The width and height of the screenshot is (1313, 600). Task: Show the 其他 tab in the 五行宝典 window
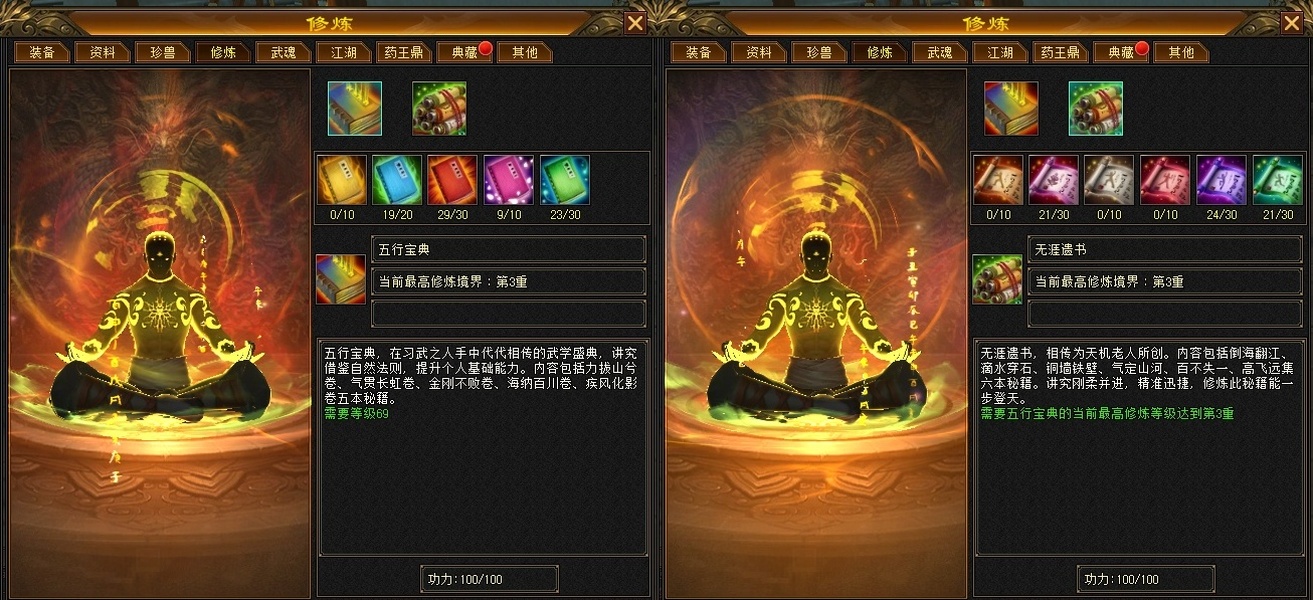click(524, 52)
